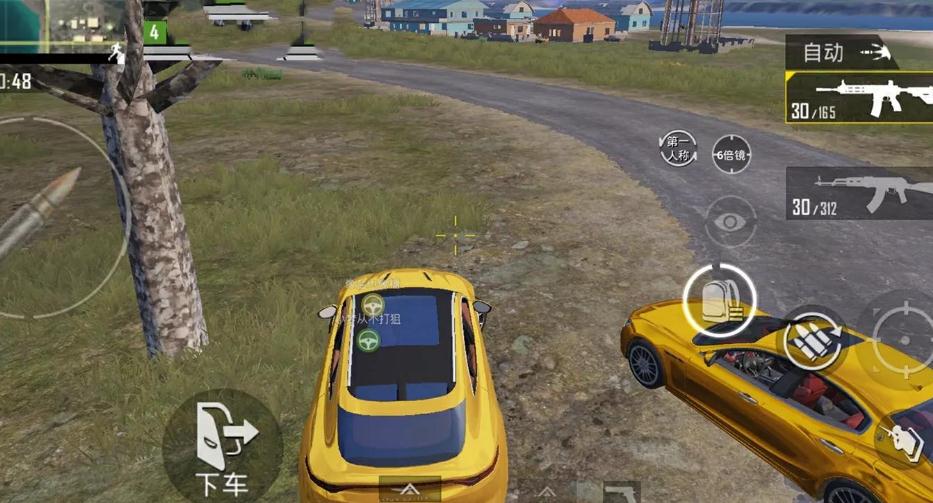Viewport: 933px width, 503px height.
Task: Switch to 第一人称 first-person view
Action: [x=678, y=149]
